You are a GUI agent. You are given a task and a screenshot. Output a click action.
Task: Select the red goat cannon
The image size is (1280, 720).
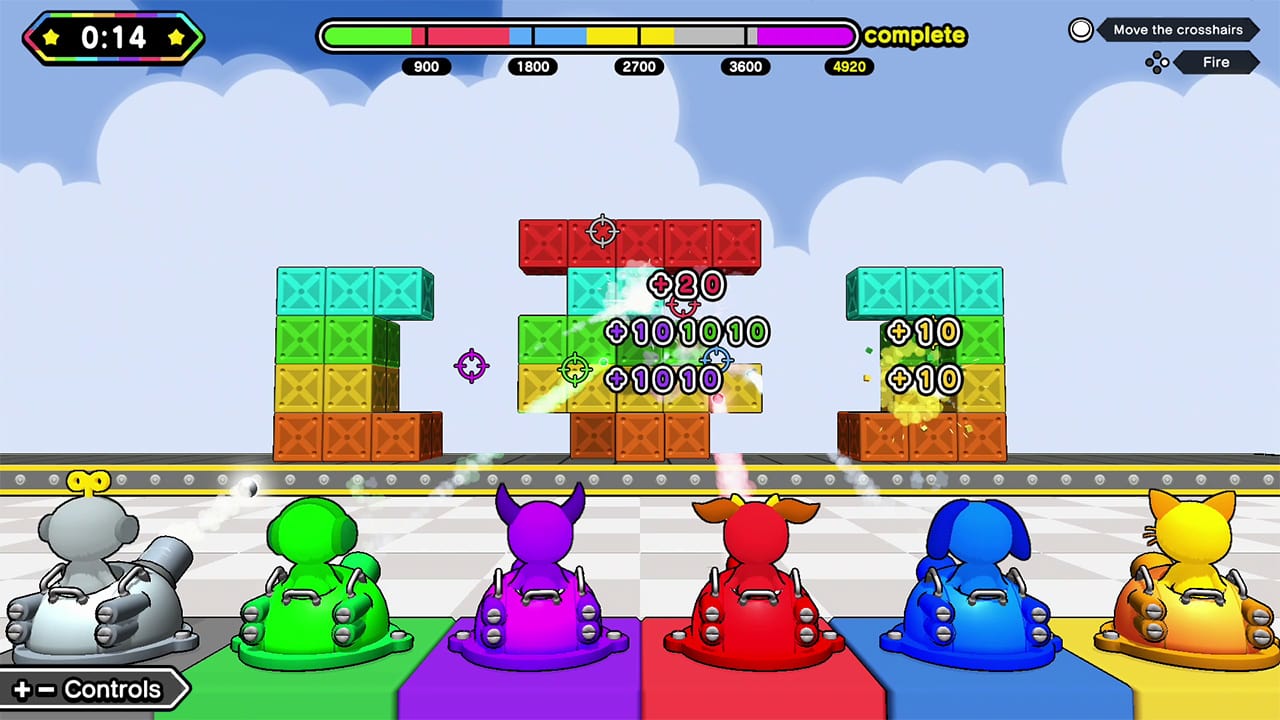755,580
